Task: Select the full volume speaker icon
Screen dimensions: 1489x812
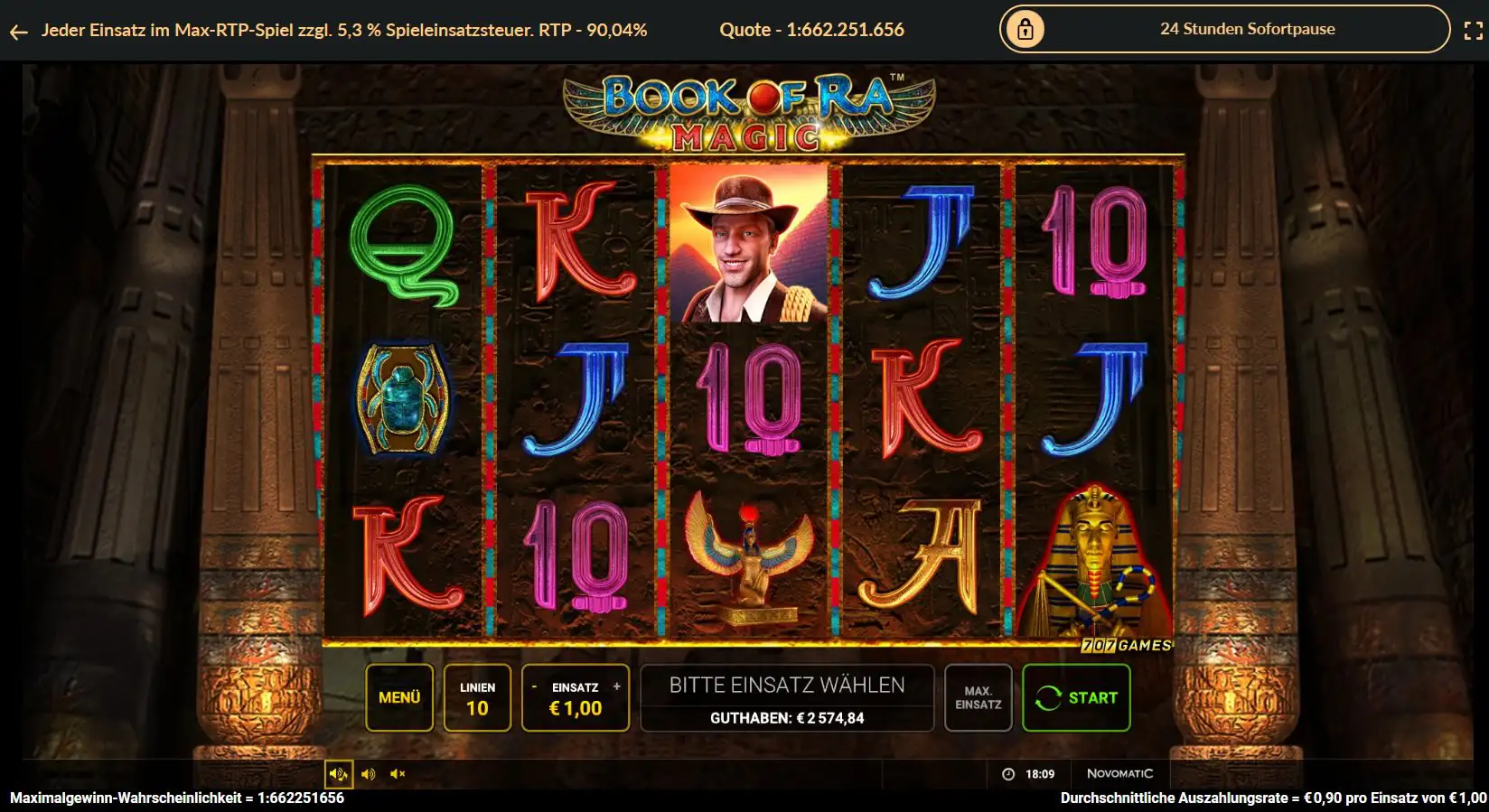Action: point(337,774)
